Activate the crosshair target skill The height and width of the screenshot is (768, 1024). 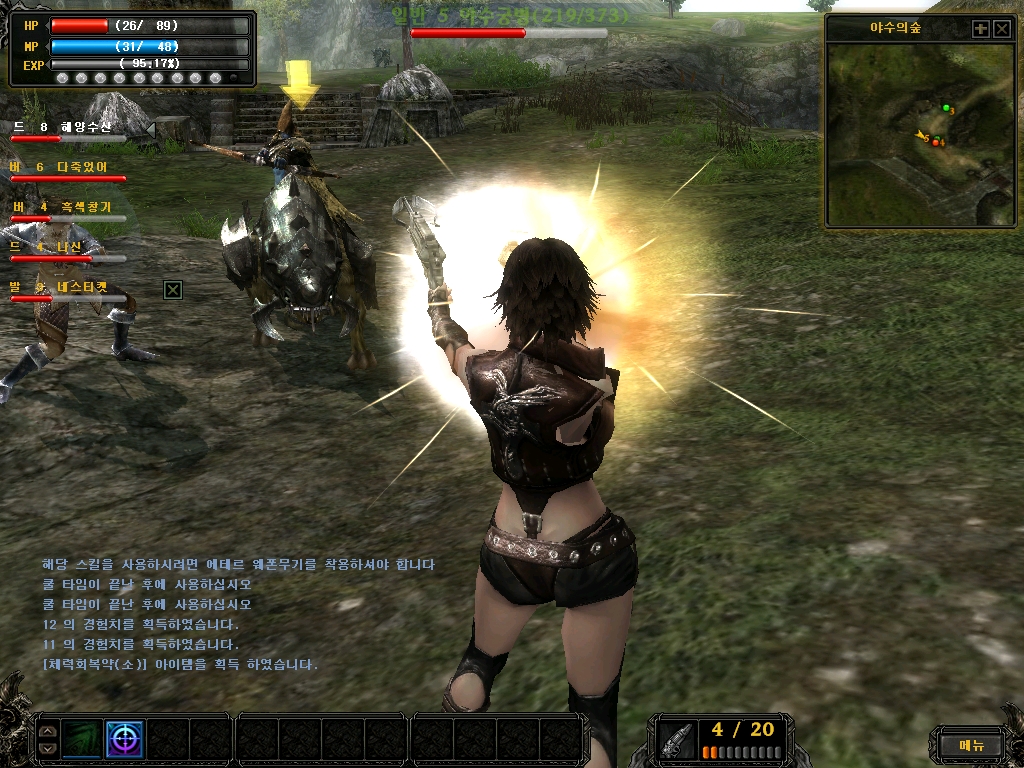pyautogui.click(x=125, y=739)
